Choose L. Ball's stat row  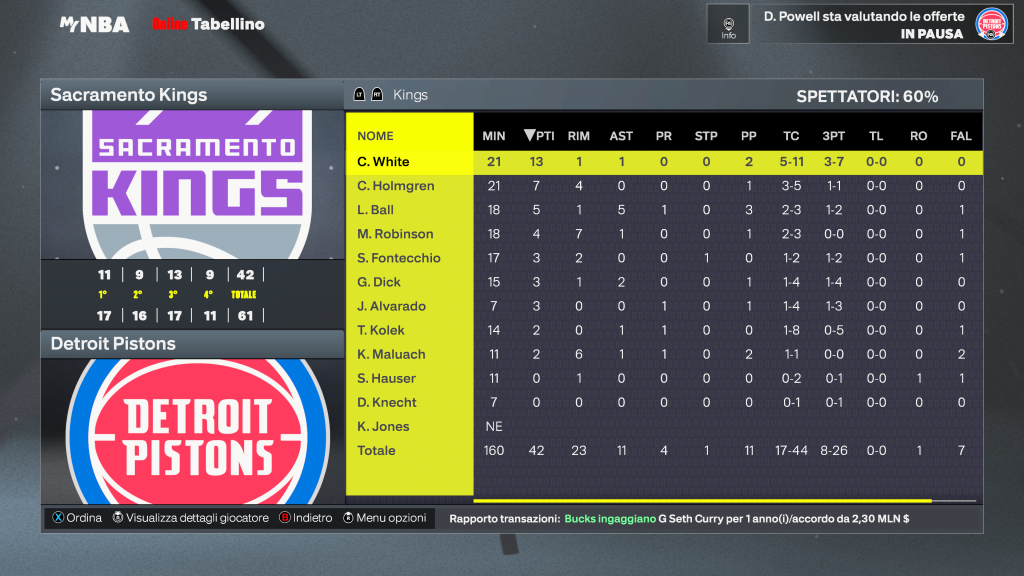pos(376,210)
